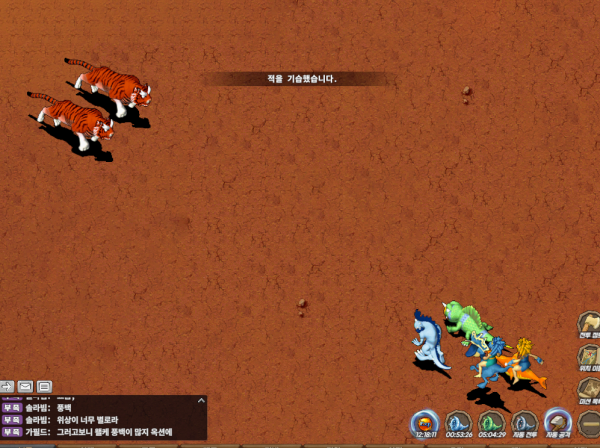Open the map location move icon

(589, 357)
